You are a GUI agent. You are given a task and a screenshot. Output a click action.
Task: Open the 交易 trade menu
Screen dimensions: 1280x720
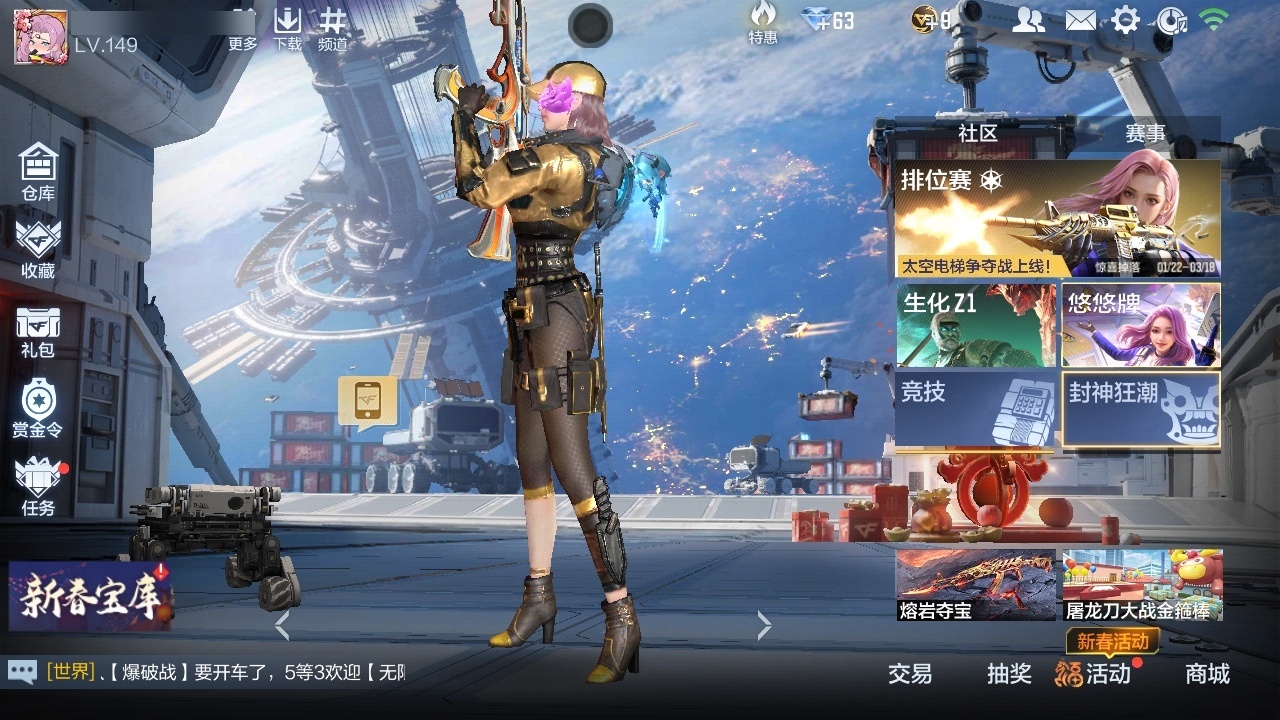click(x=910, y=674)
